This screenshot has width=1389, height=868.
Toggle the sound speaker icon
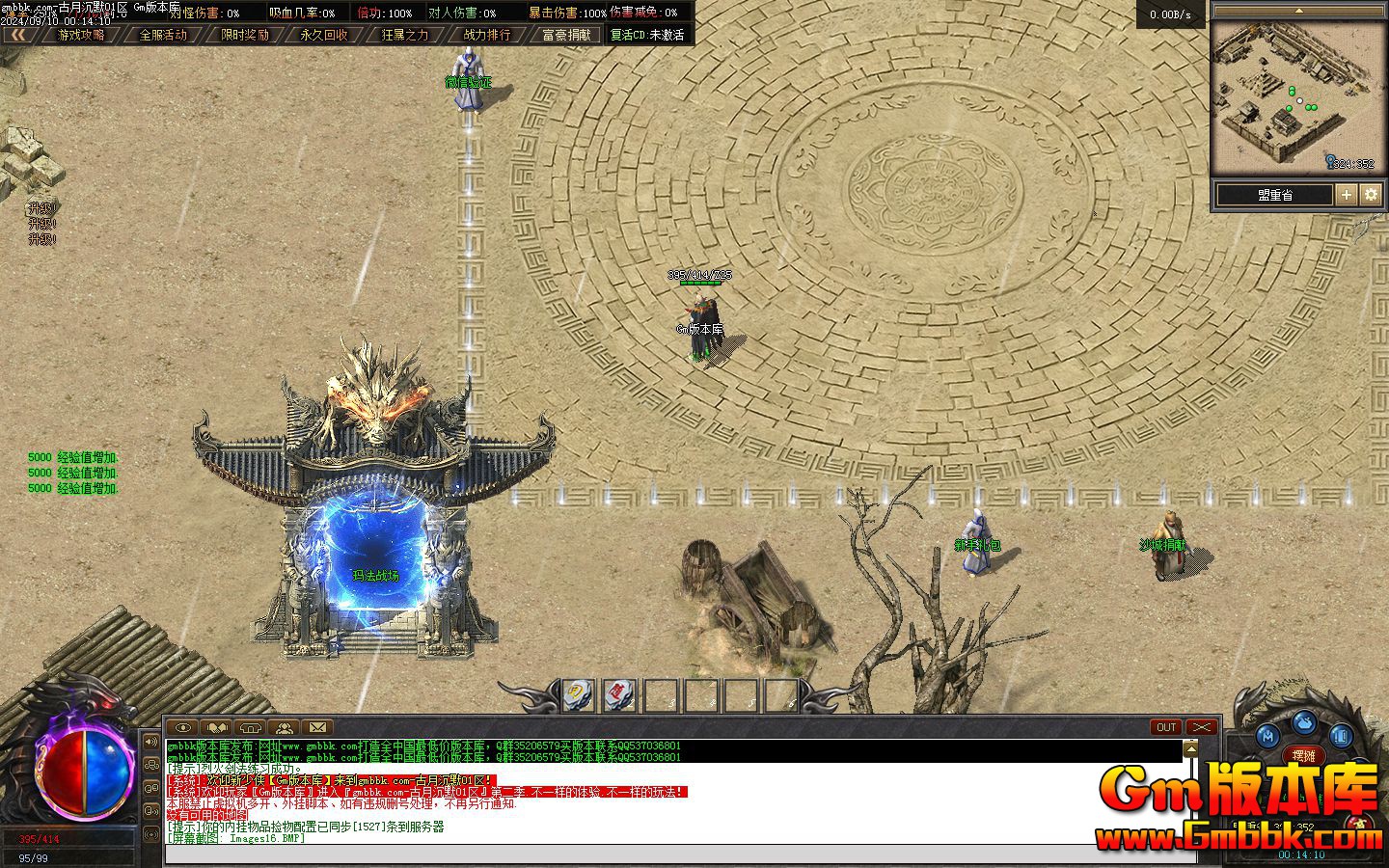click(x=151, y=742)
